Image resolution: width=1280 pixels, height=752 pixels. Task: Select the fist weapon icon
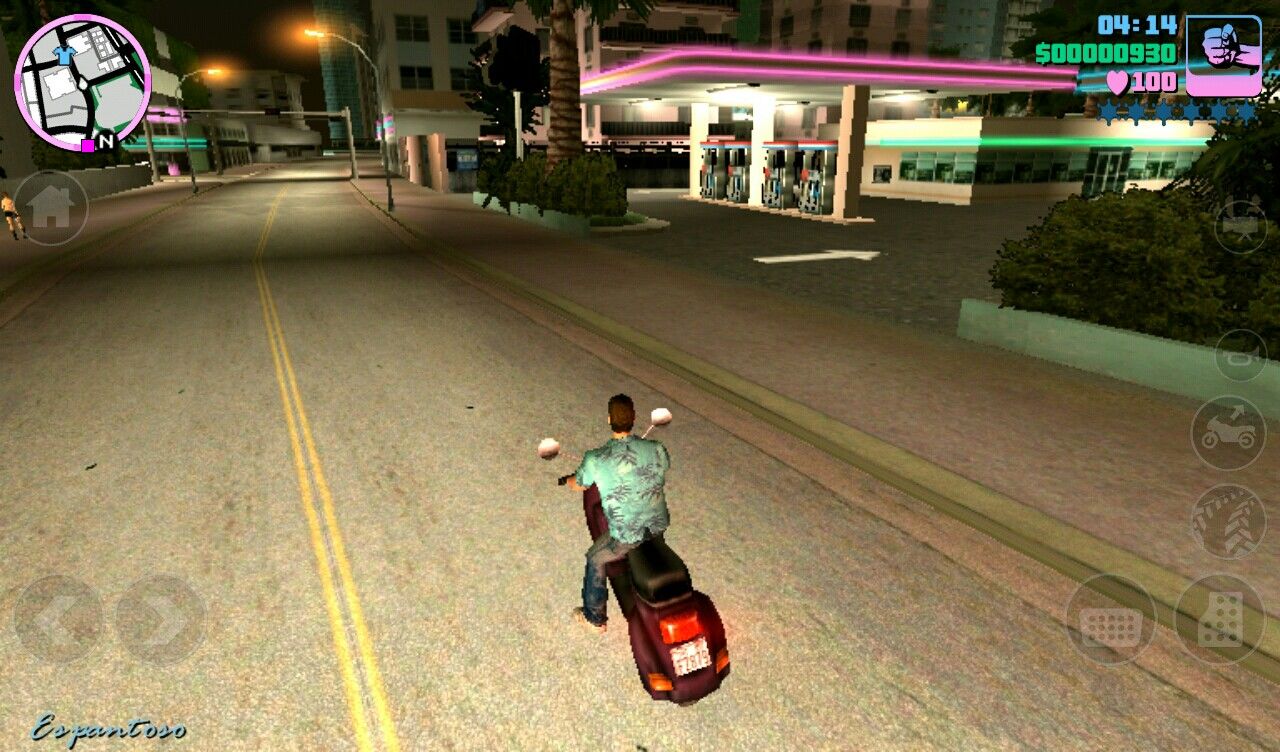tap(1223, 56)
